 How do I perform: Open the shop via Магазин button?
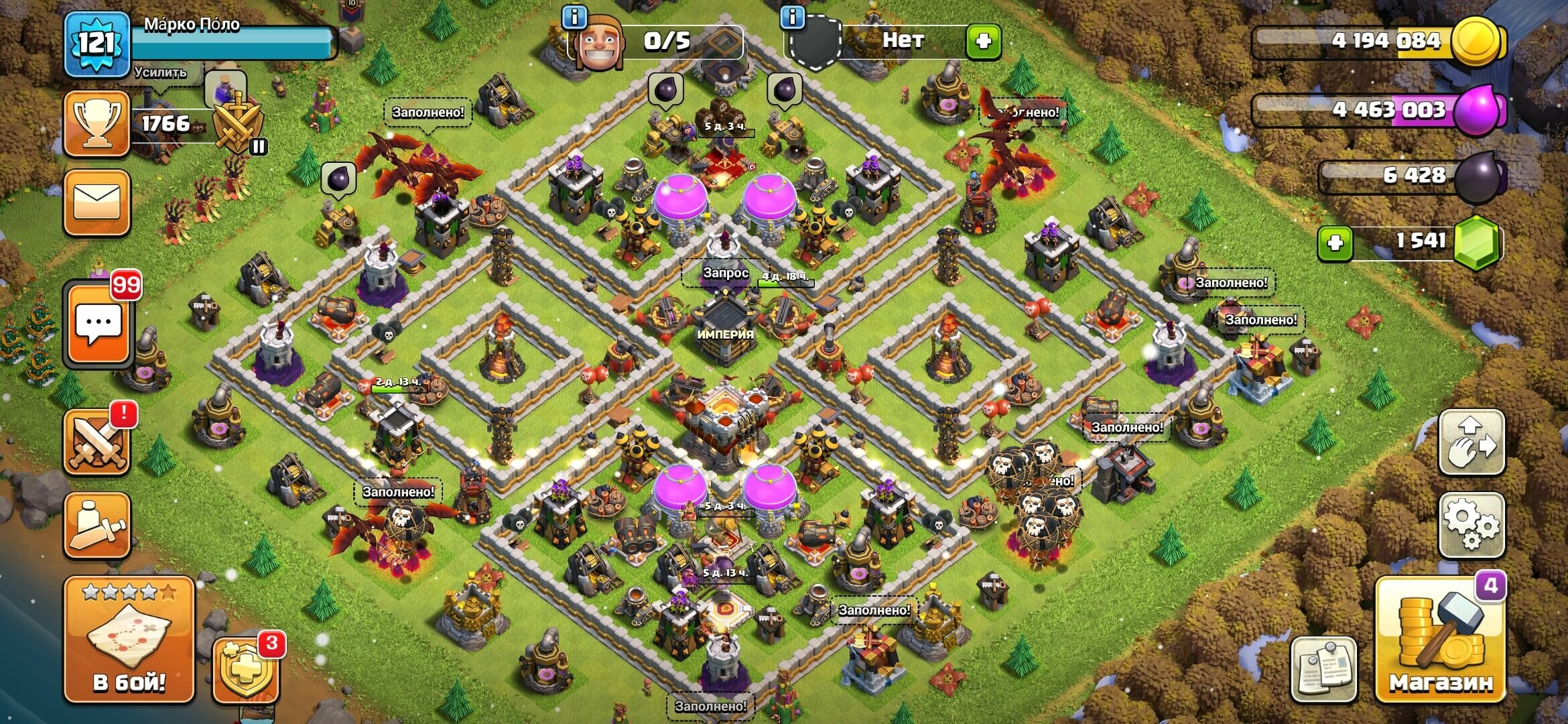pos(1440,641)
